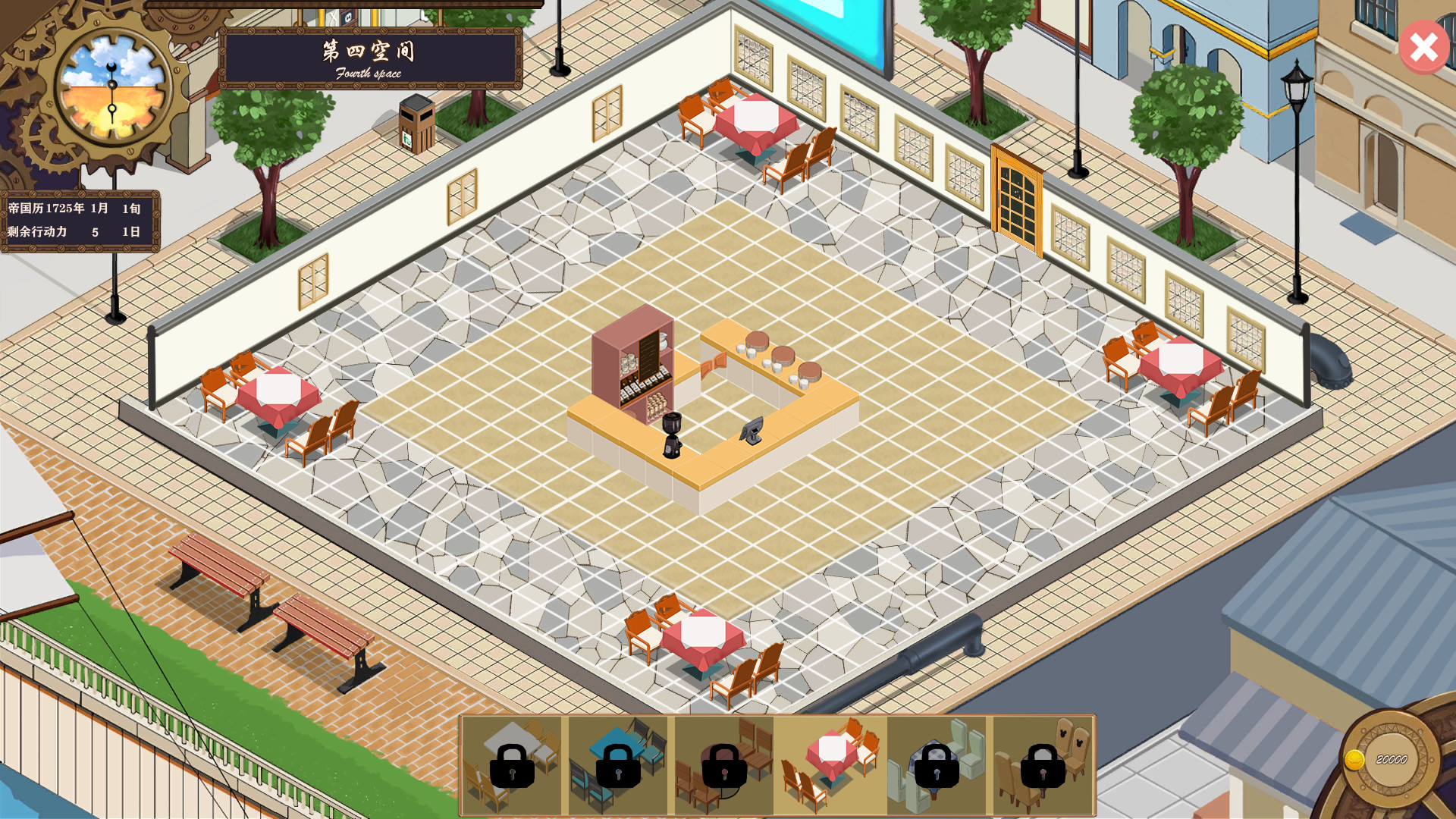Close the Fourth space view
This screenshot has width=1456, height=819.
pos(1423,48)
